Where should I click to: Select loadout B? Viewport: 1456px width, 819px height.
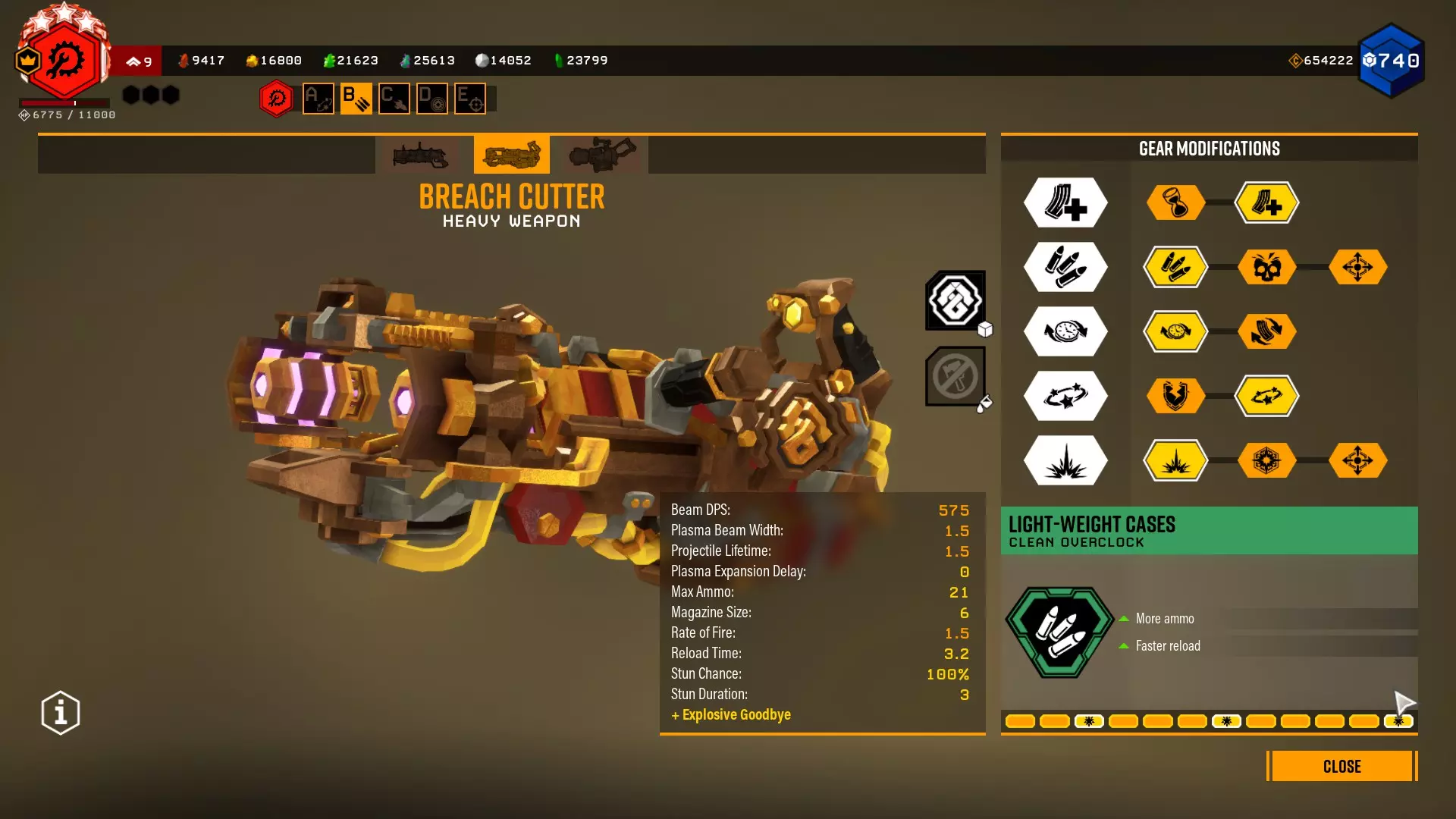356,99
